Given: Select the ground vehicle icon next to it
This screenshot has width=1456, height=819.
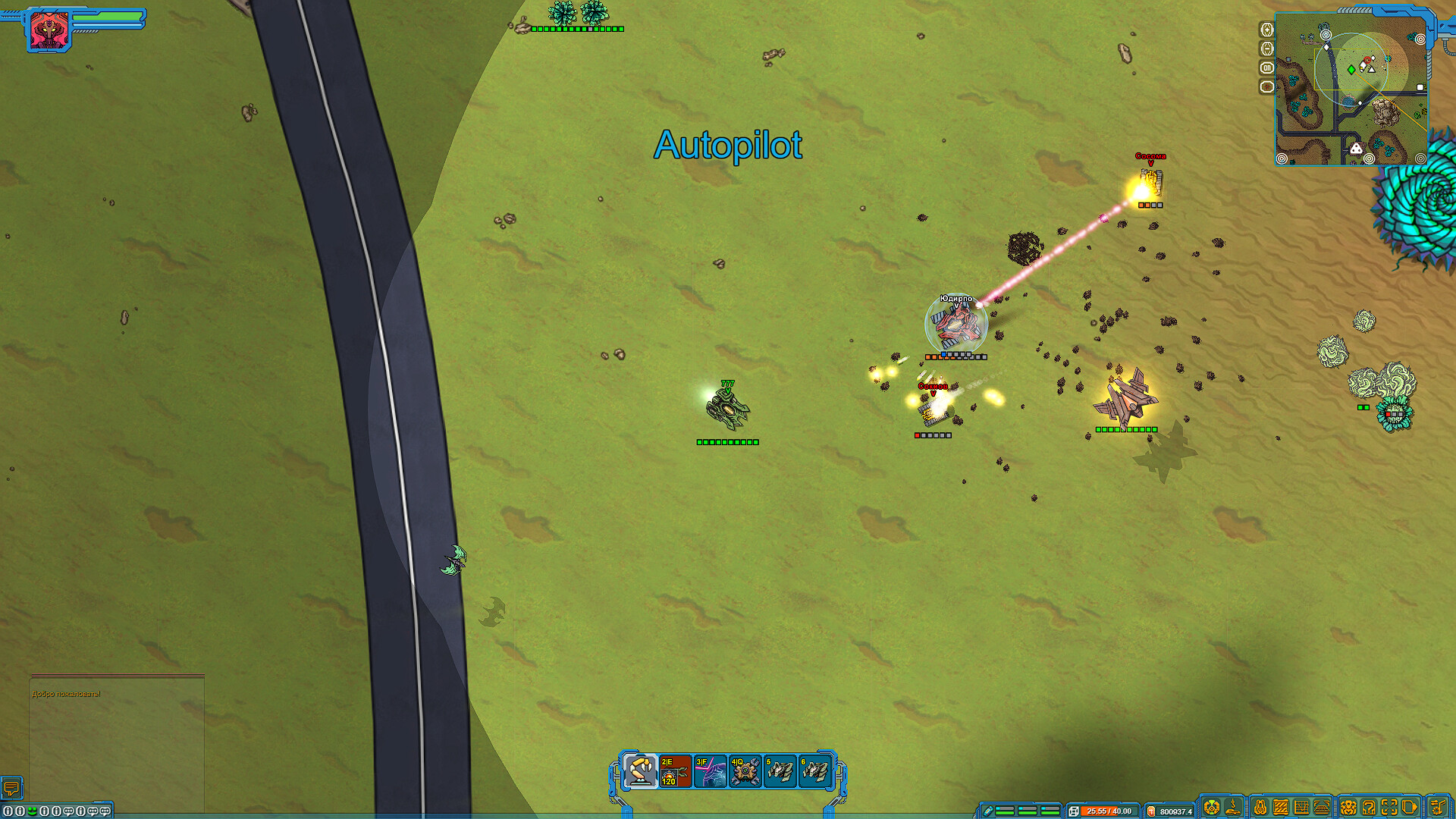Looking at the screenshot, I should (x=1233, y=806).
